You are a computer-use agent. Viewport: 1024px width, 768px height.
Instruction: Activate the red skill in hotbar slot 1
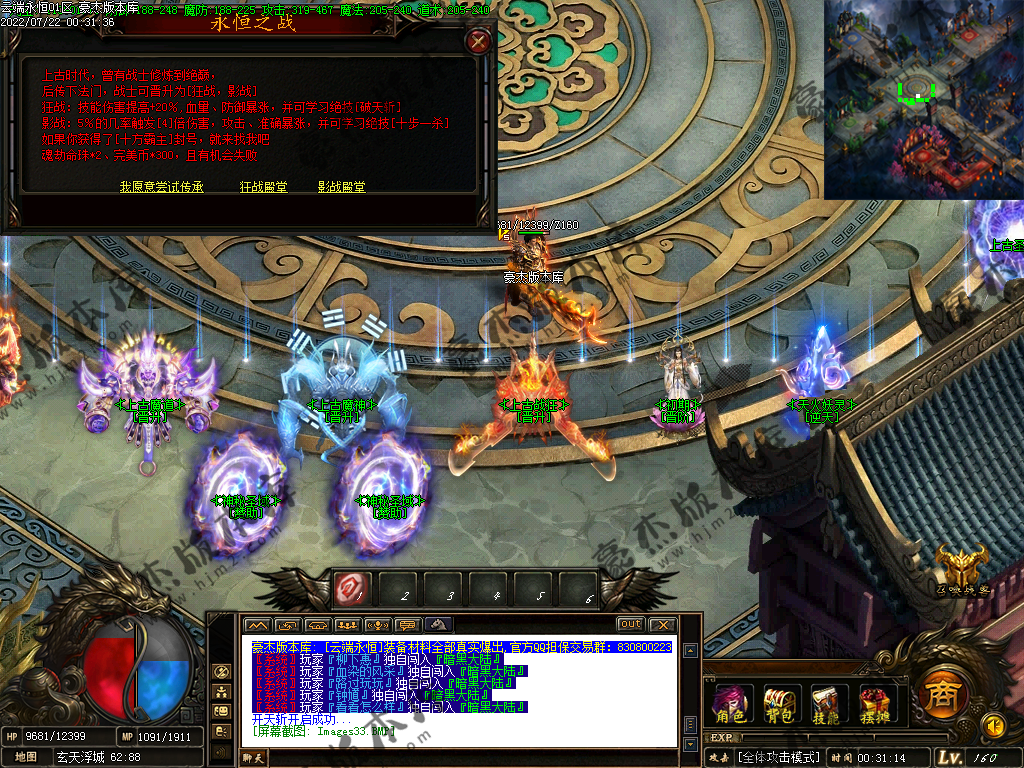coord(352,588)
